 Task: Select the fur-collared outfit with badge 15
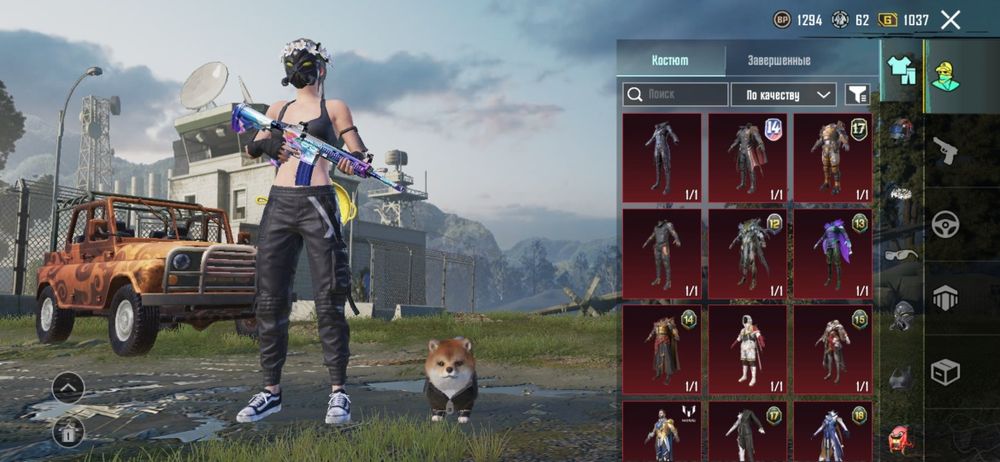[832, 350]
